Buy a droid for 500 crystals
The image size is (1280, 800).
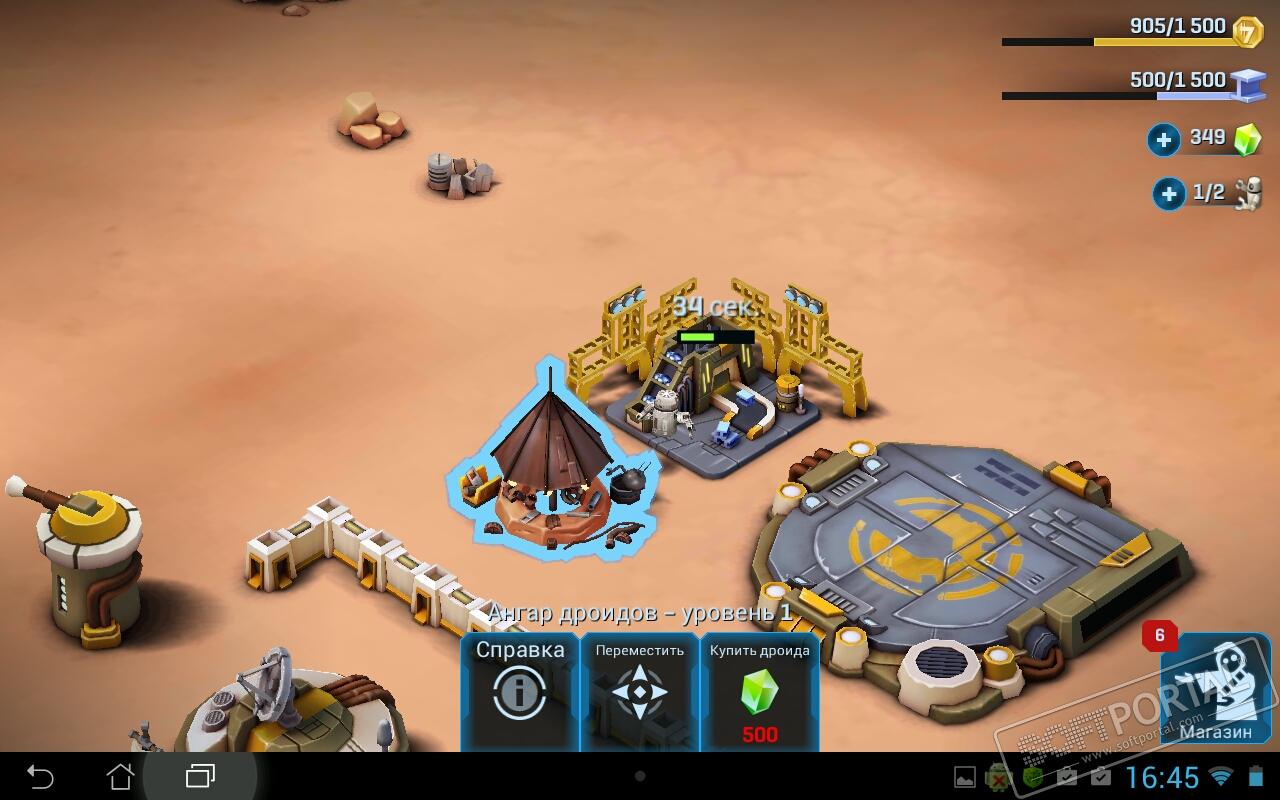click(x=759, y=690)
